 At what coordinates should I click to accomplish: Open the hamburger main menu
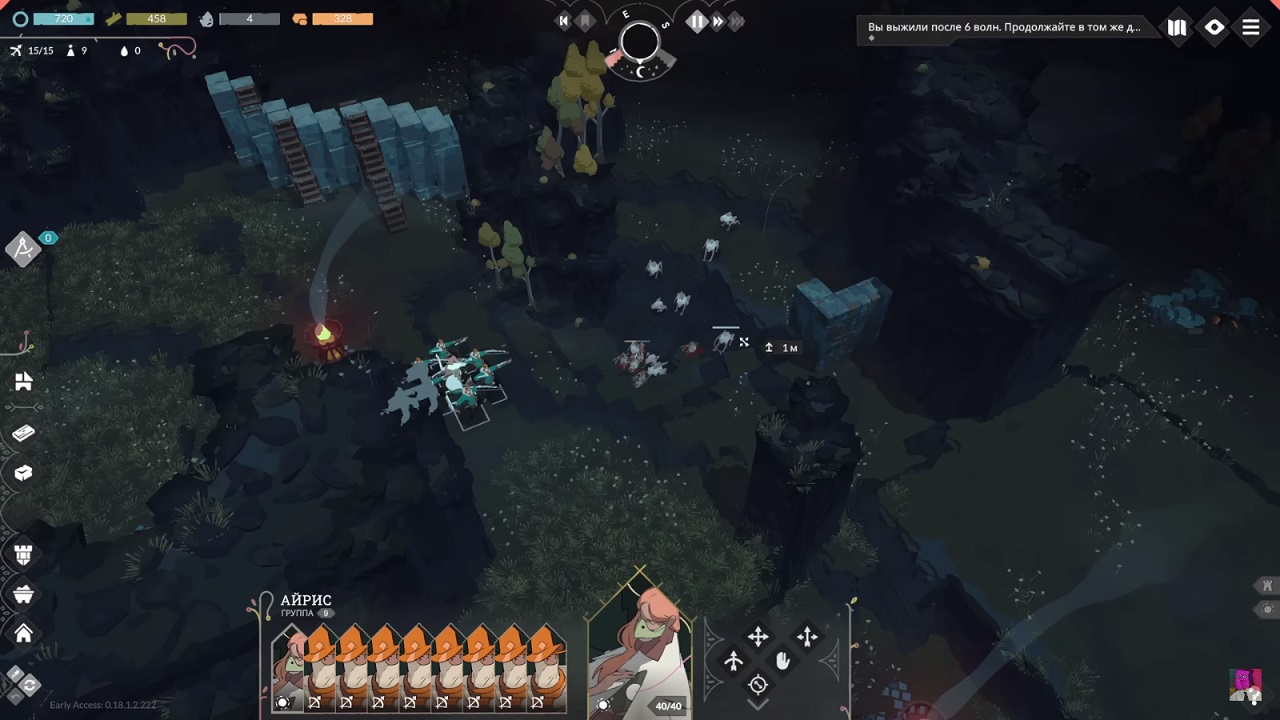(x=1251, y=28)
